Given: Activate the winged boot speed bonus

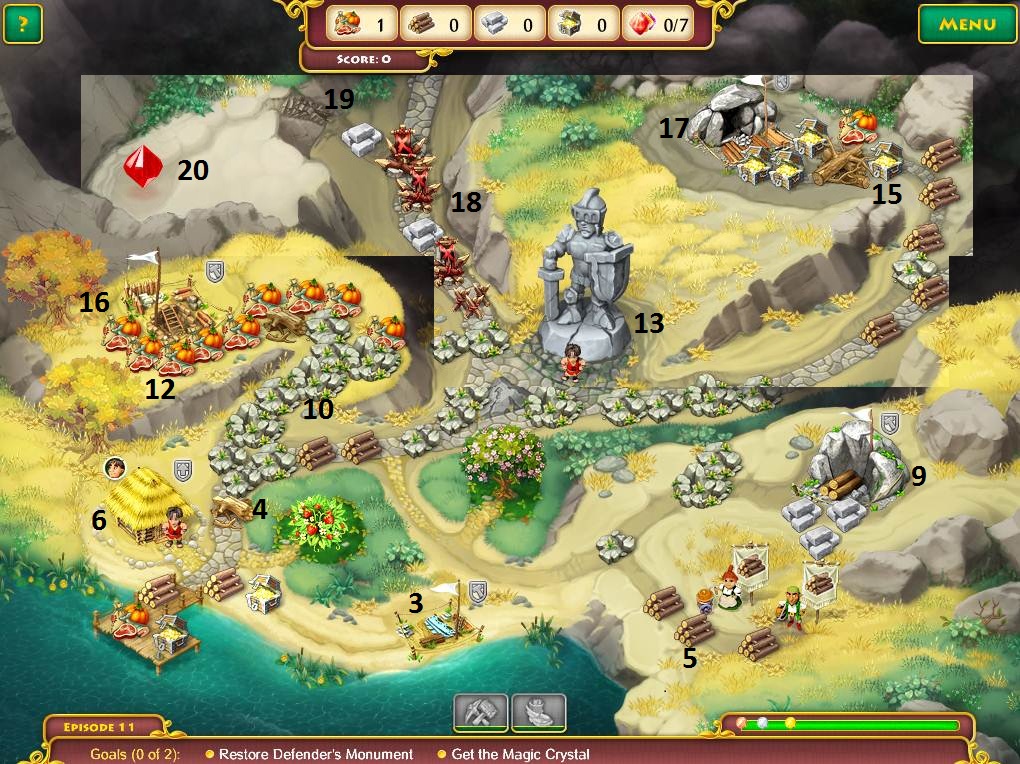Looking at the screenshot, I should click(x=539, y=712).
